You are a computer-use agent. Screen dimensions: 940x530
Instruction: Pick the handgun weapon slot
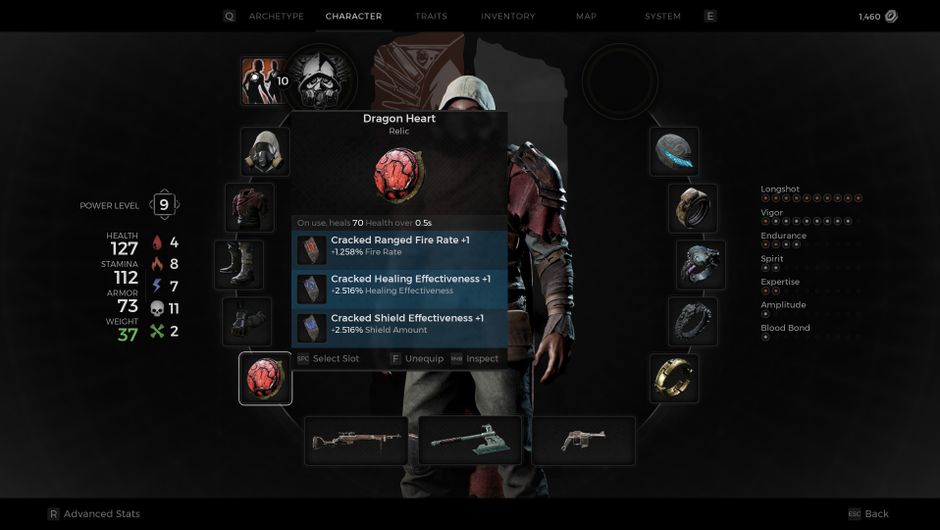[584, 440]
